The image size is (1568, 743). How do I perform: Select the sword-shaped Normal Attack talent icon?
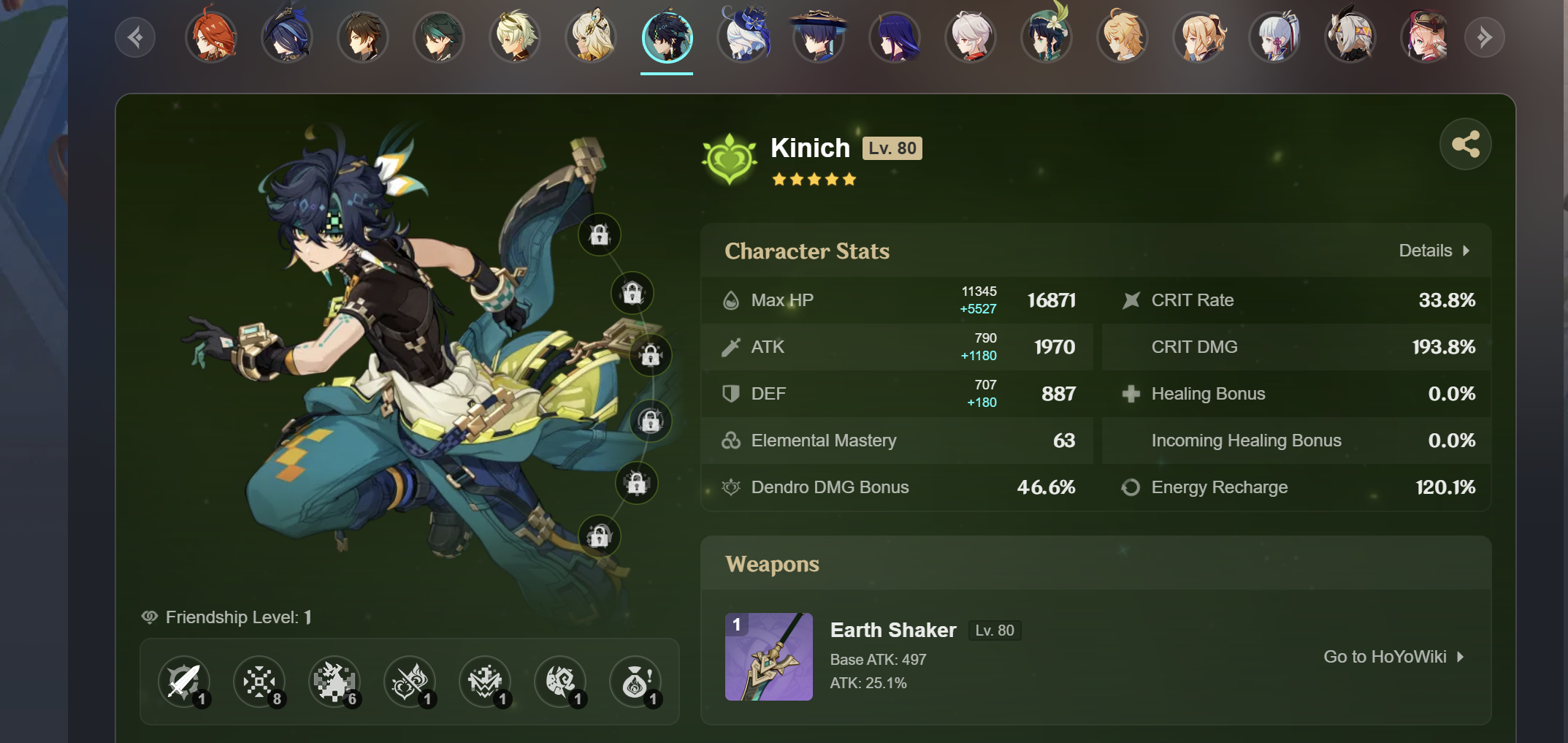pyautogui.click(x=184, y=682)
